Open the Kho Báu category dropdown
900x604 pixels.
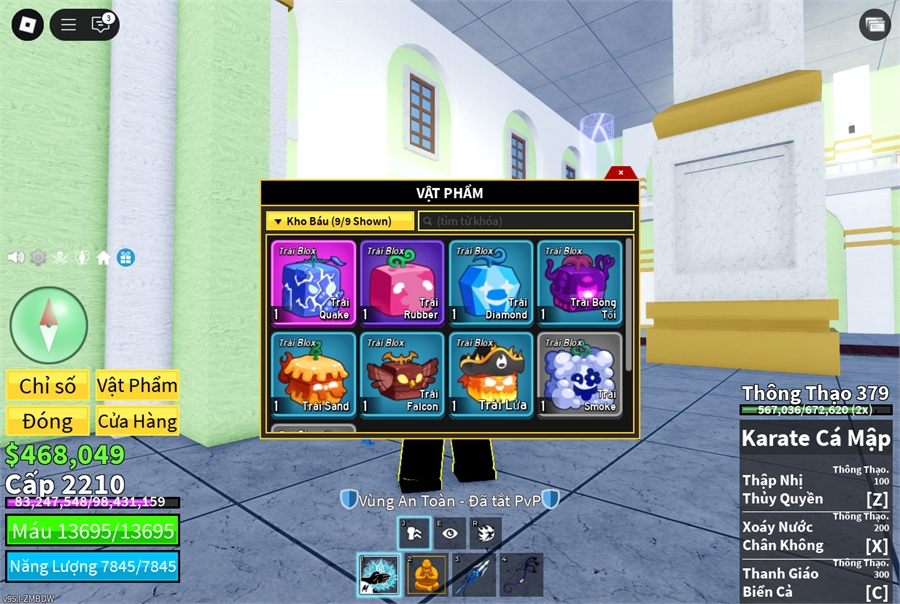339,221
